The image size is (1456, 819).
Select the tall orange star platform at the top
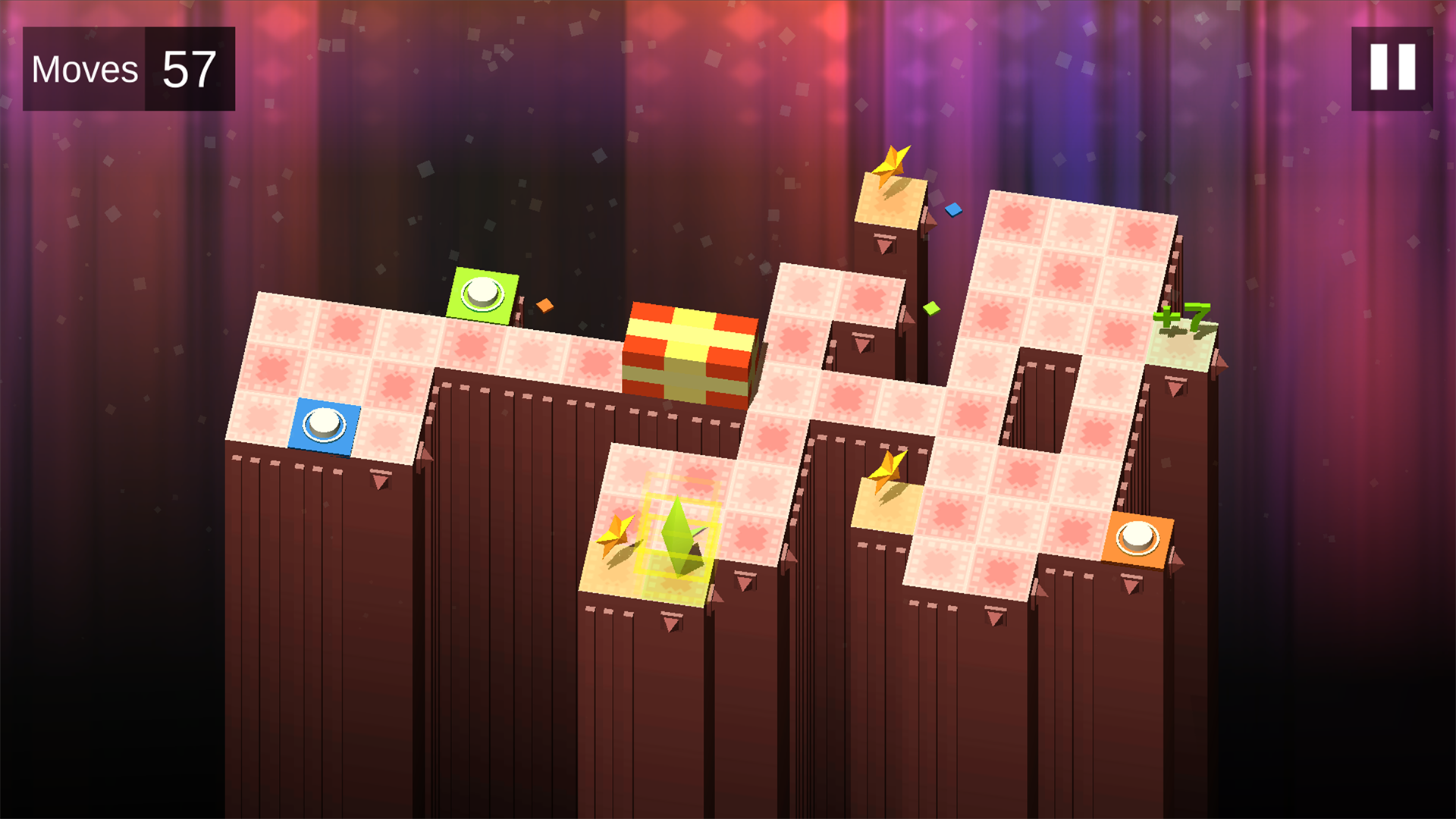point(891,205)
